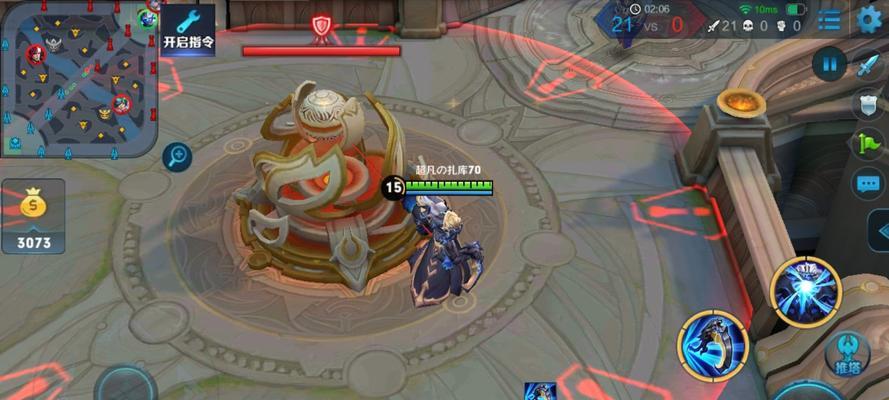Image resolution: width=889 pixels, height=400 pixels.
Task: Show the scoreboard list menu
Action: click(x=829, y=20)
